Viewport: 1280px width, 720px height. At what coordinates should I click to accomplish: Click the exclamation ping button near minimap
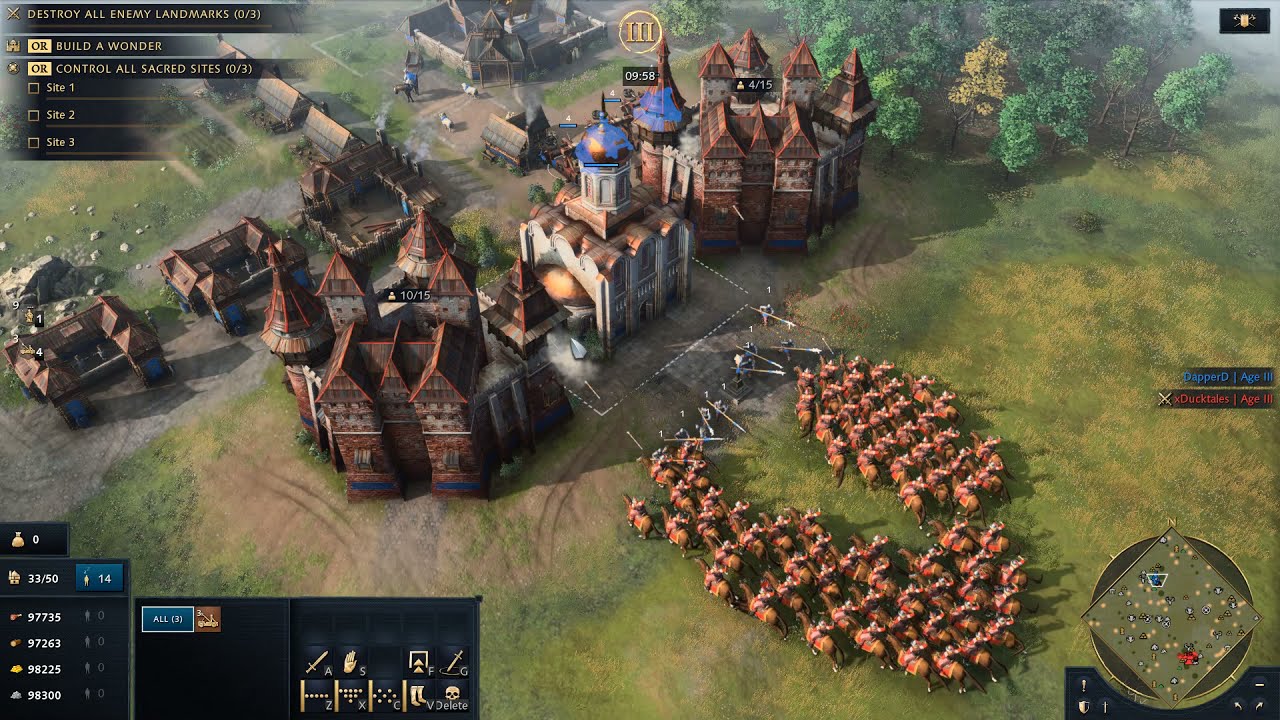[1083, 686]
